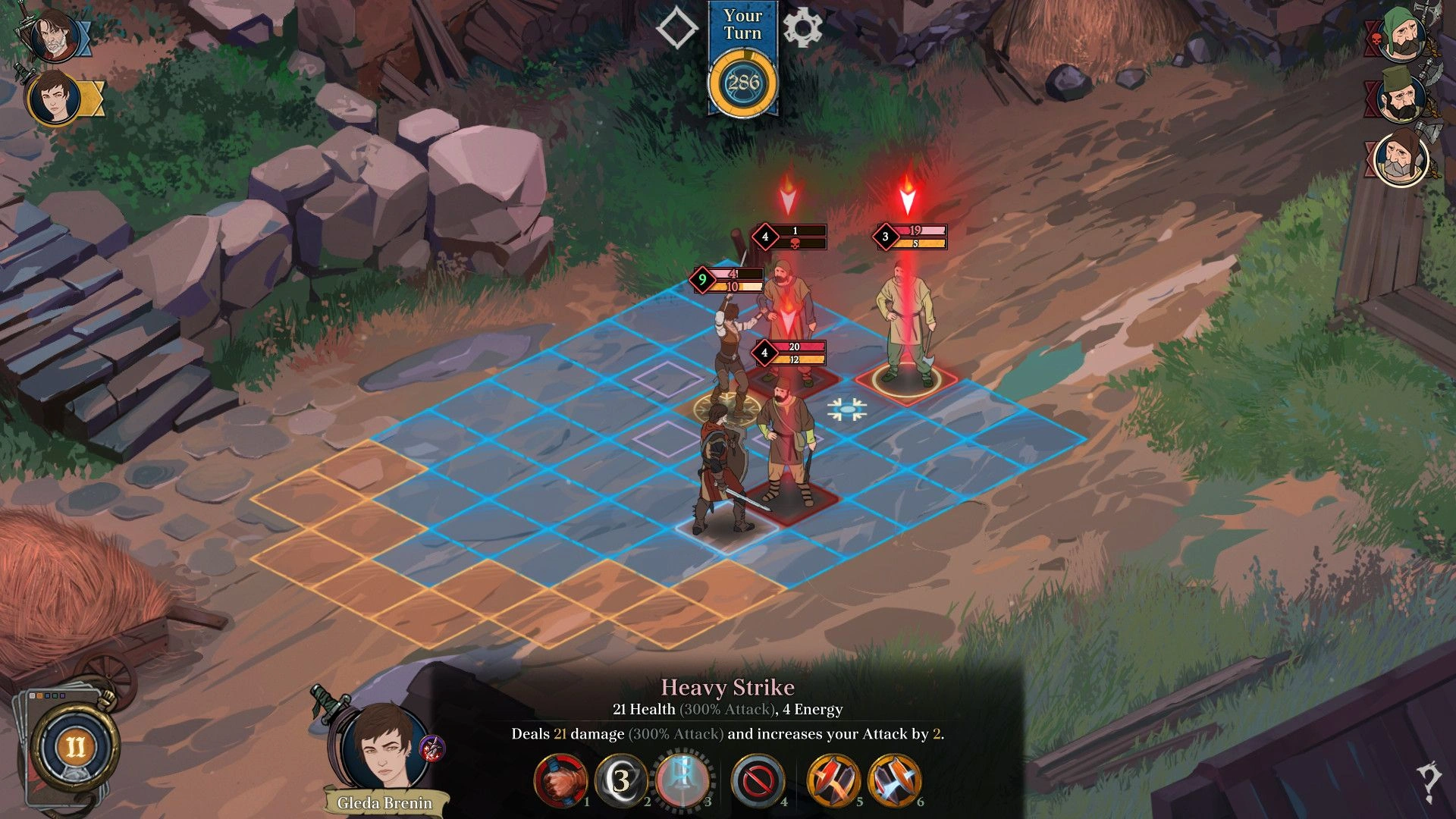Select the swirl ability showing number 3
The height and width of the screenshot is (819, 1456).
tap(621, 780)
